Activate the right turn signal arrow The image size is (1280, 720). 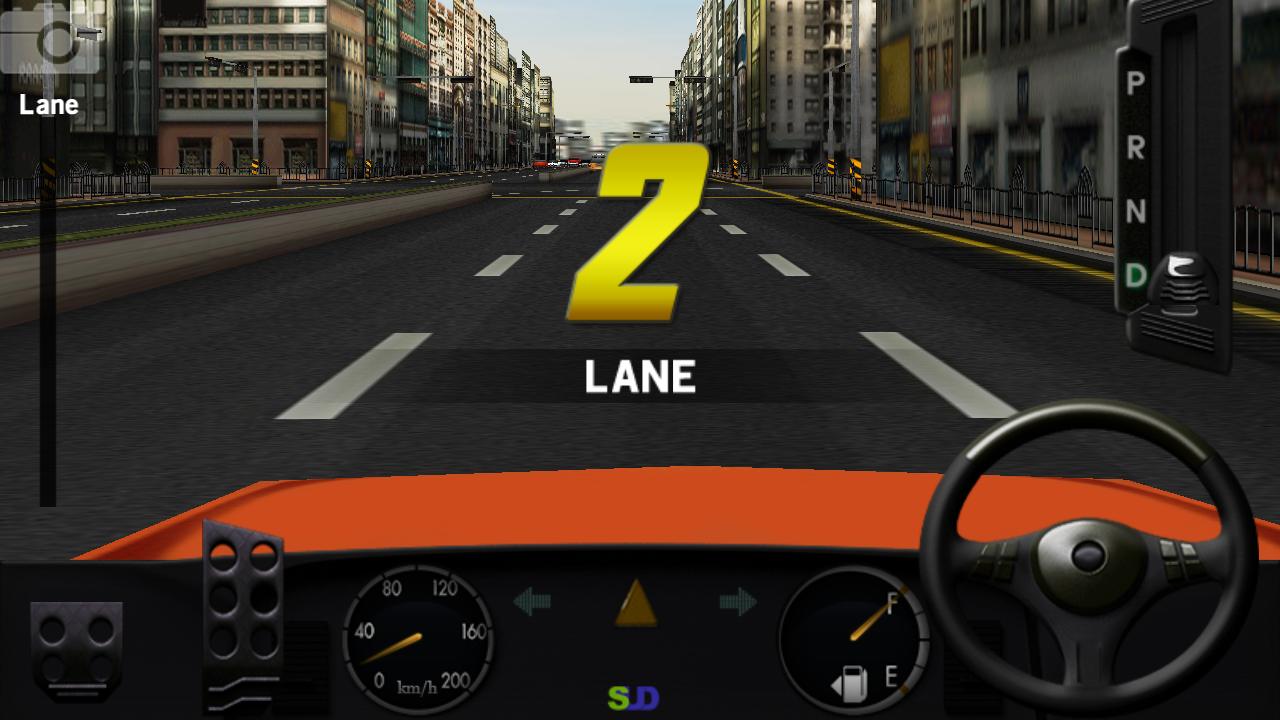coord(738,601)
